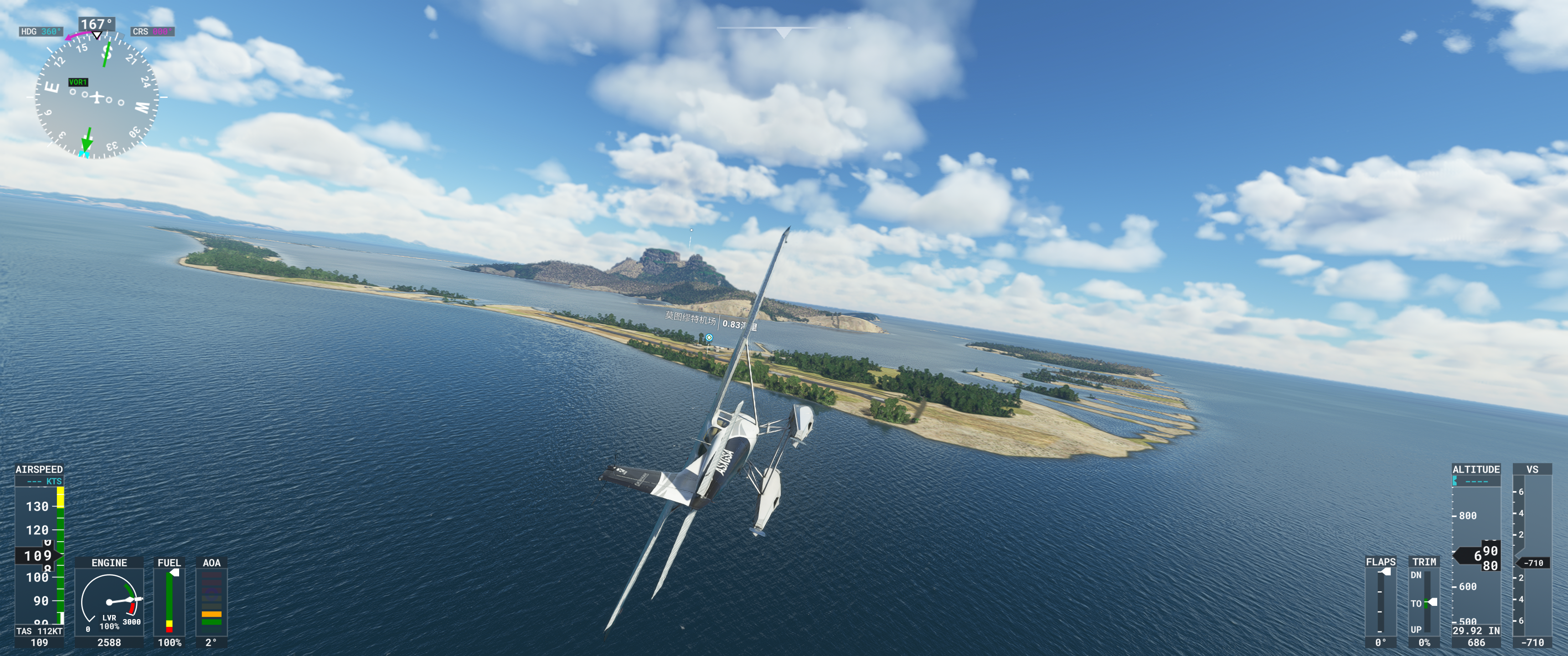
Task: Click the airport waypoint marker icon
Action: coord(709,337)
